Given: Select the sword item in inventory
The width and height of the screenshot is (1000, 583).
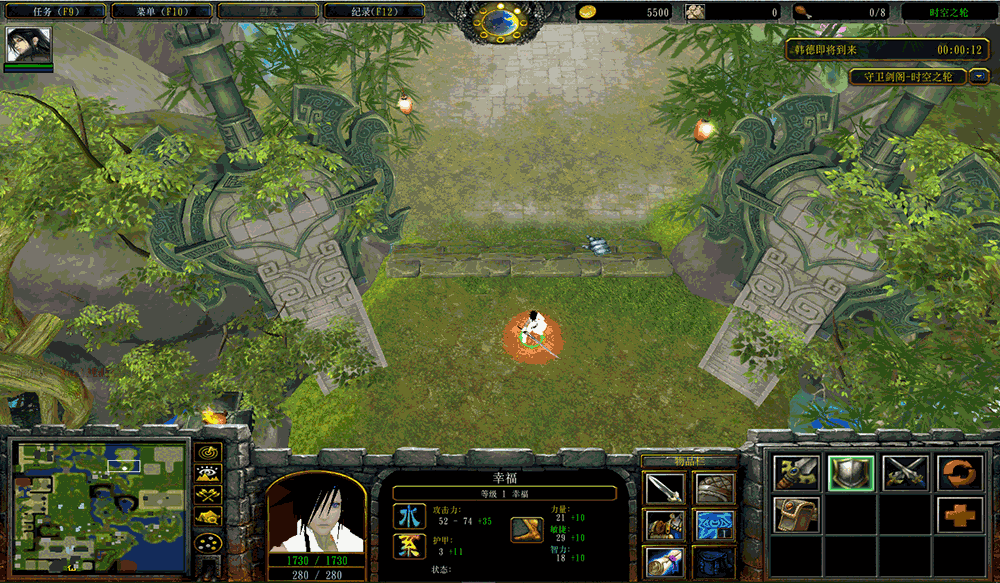Looking at the screenshot, I should (664, 489).
